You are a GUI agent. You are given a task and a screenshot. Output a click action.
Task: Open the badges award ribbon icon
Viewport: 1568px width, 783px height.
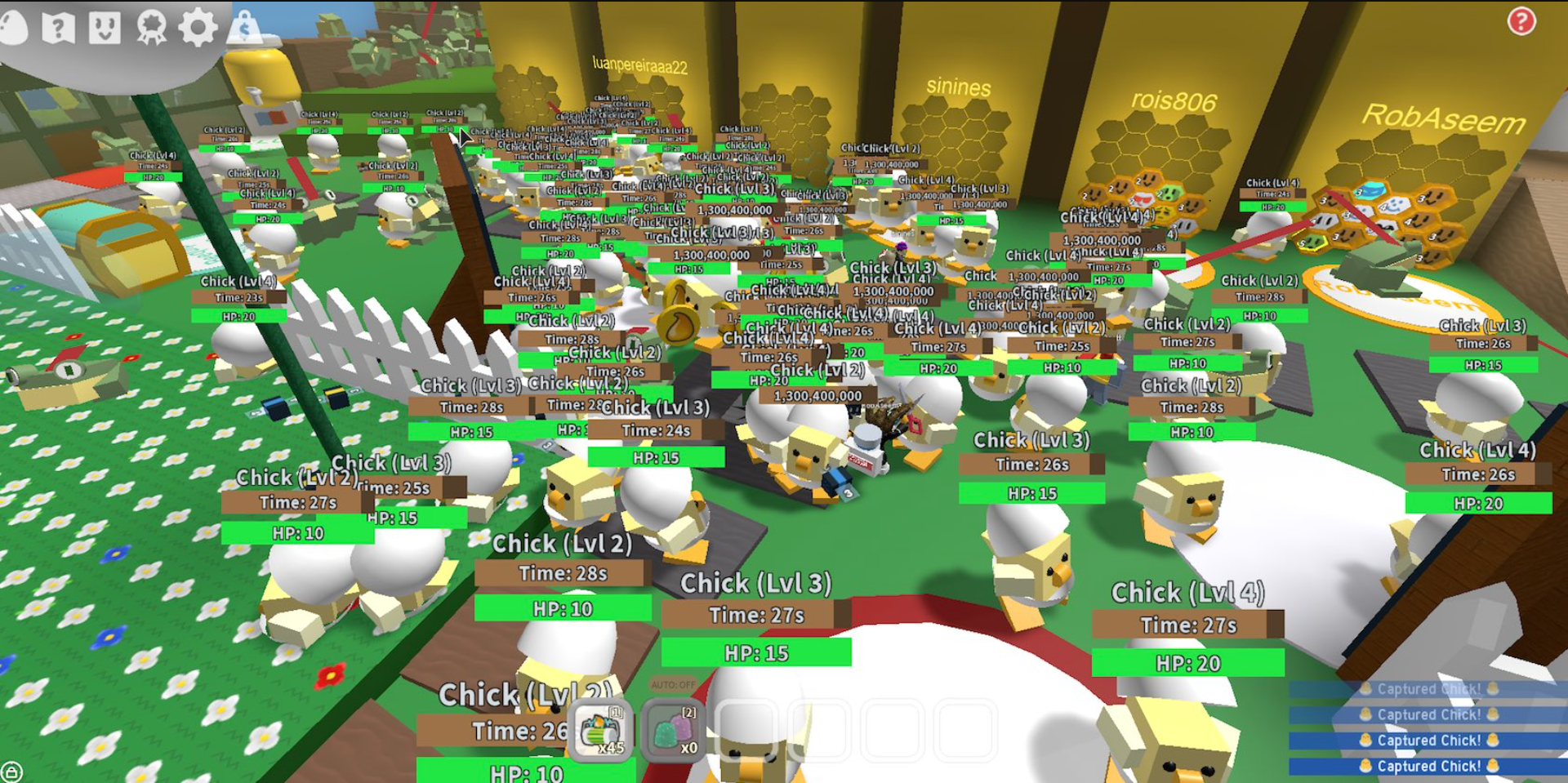149,24
